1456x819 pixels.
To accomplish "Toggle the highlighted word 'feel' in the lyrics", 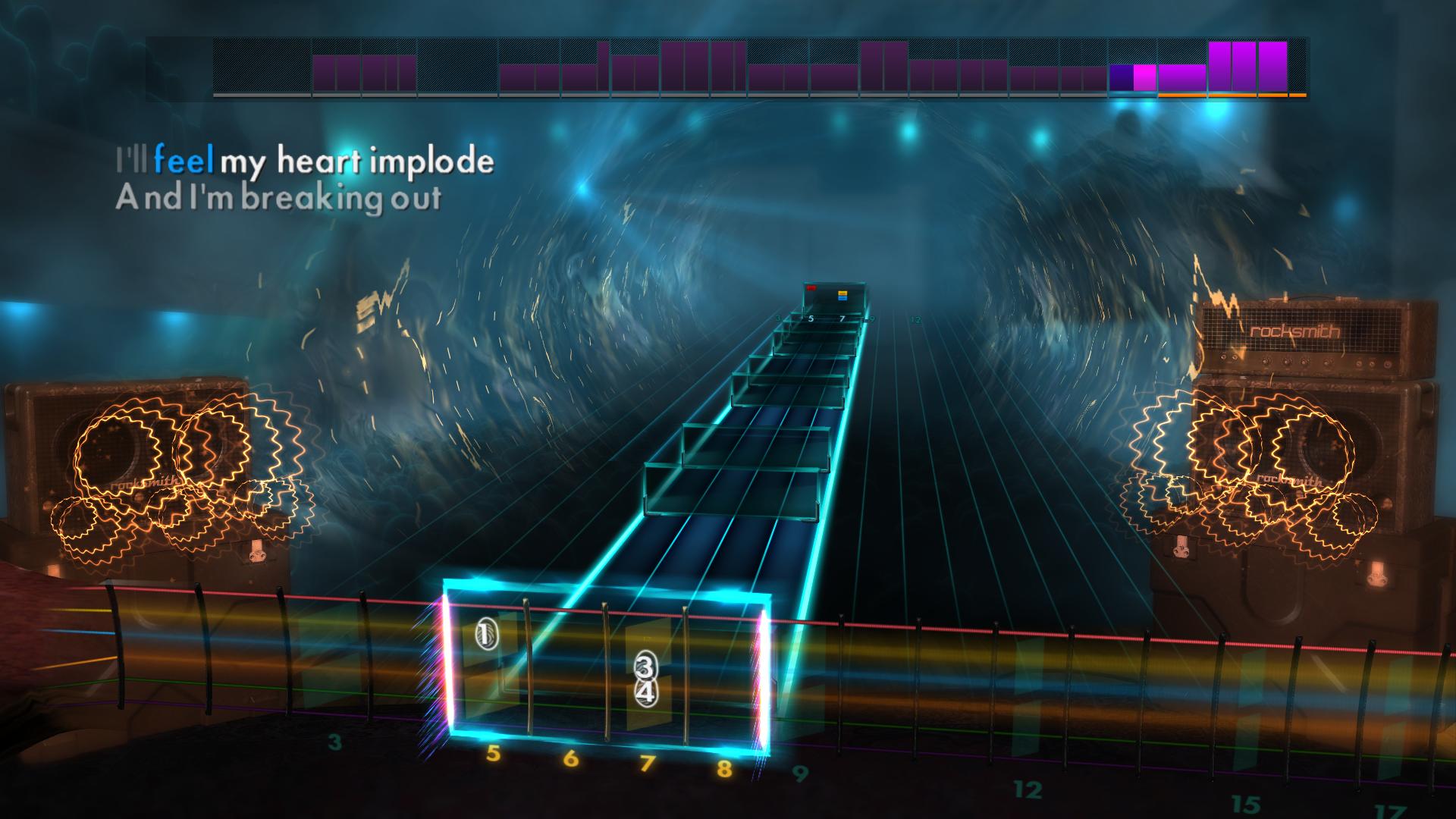I will 184,160.
